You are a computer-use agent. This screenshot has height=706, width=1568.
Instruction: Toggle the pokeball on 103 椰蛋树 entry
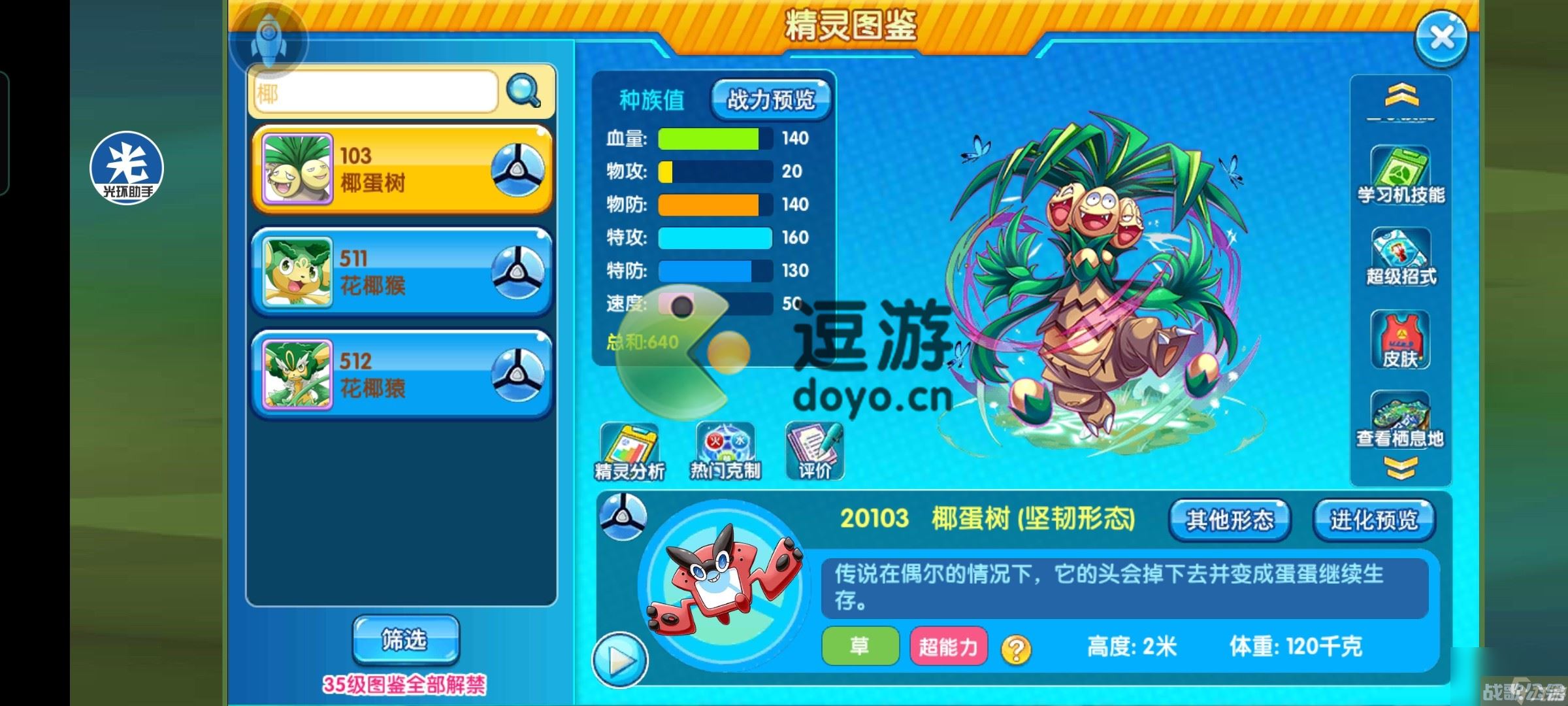[x=518, y=169]
